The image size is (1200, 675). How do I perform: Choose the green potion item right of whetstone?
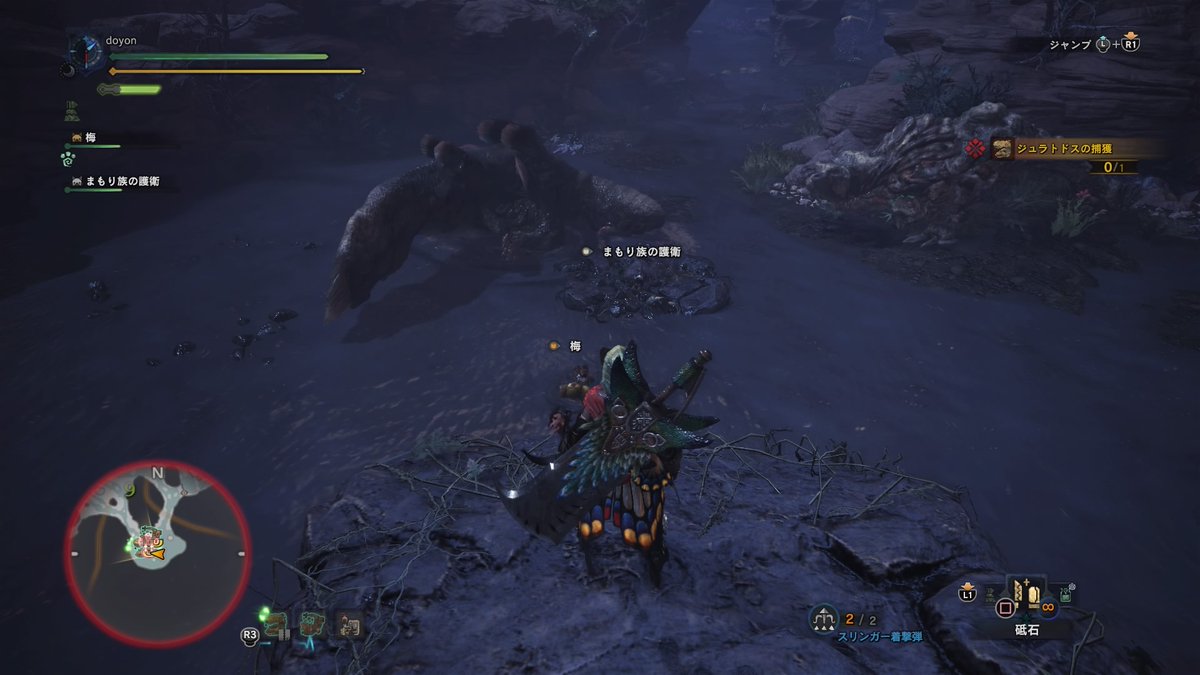point(1066,595)
